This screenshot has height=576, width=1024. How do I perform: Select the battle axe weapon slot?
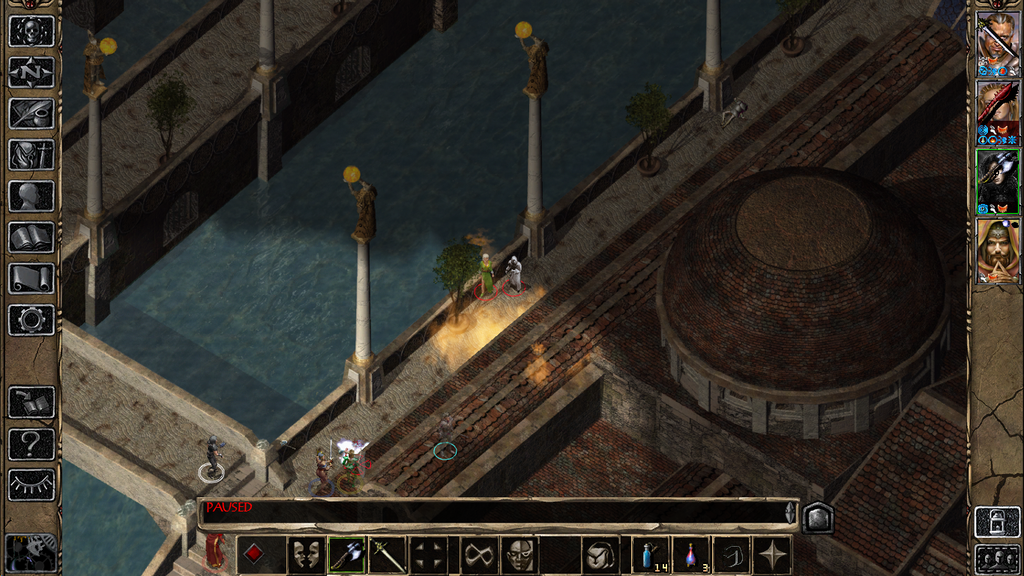346,555
